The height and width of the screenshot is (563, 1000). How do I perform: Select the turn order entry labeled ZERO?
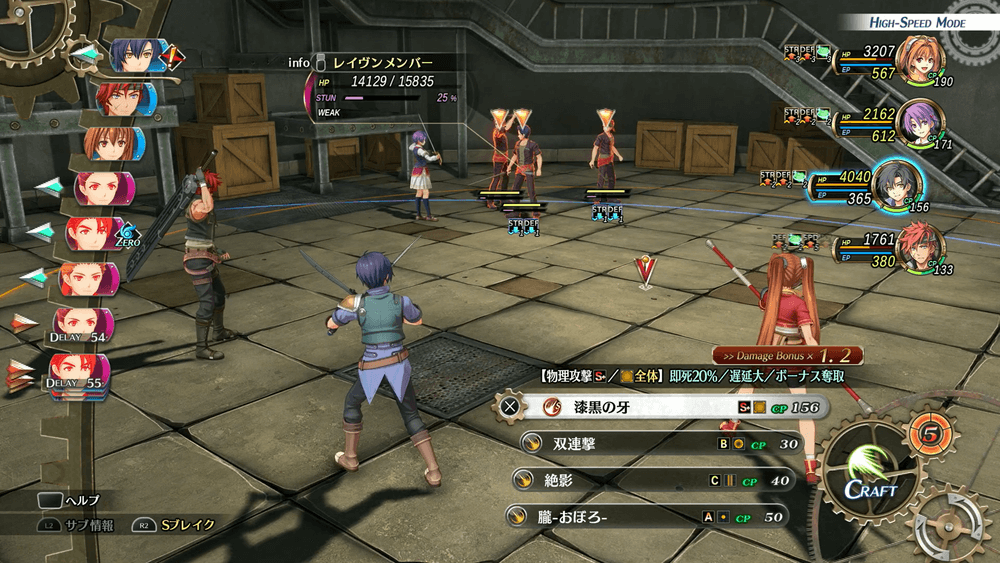click(98, 235)
